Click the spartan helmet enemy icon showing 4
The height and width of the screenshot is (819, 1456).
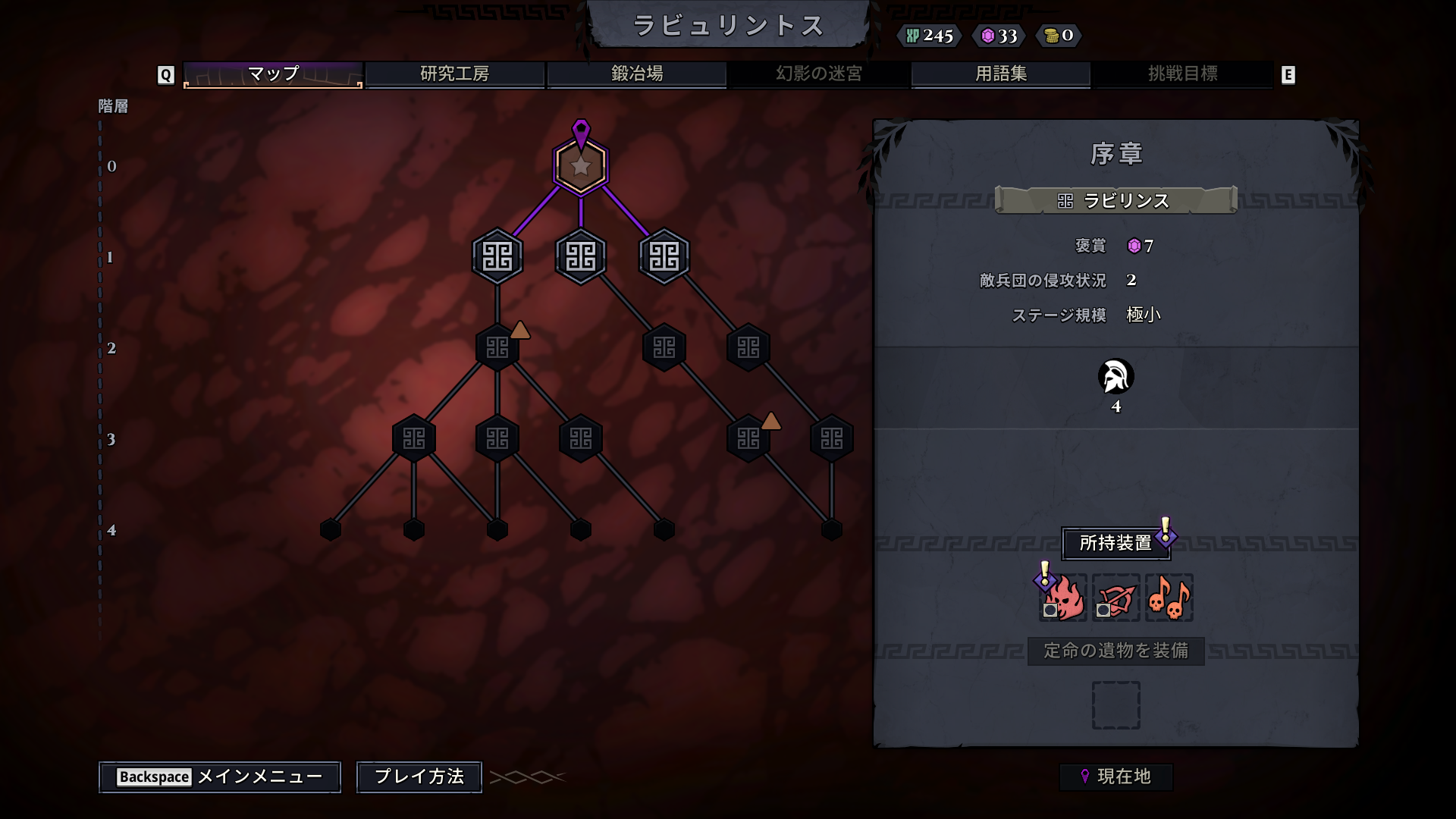1115,376
